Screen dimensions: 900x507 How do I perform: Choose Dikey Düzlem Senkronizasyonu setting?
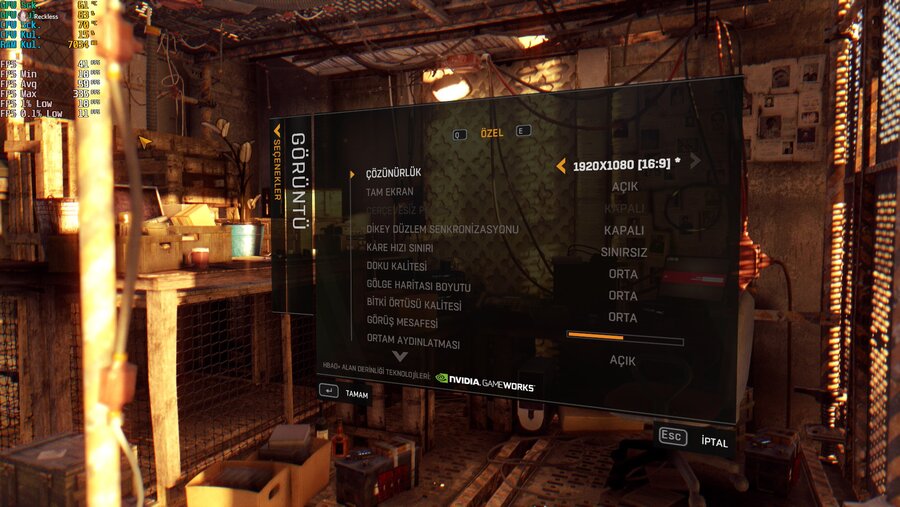(442, 229)
